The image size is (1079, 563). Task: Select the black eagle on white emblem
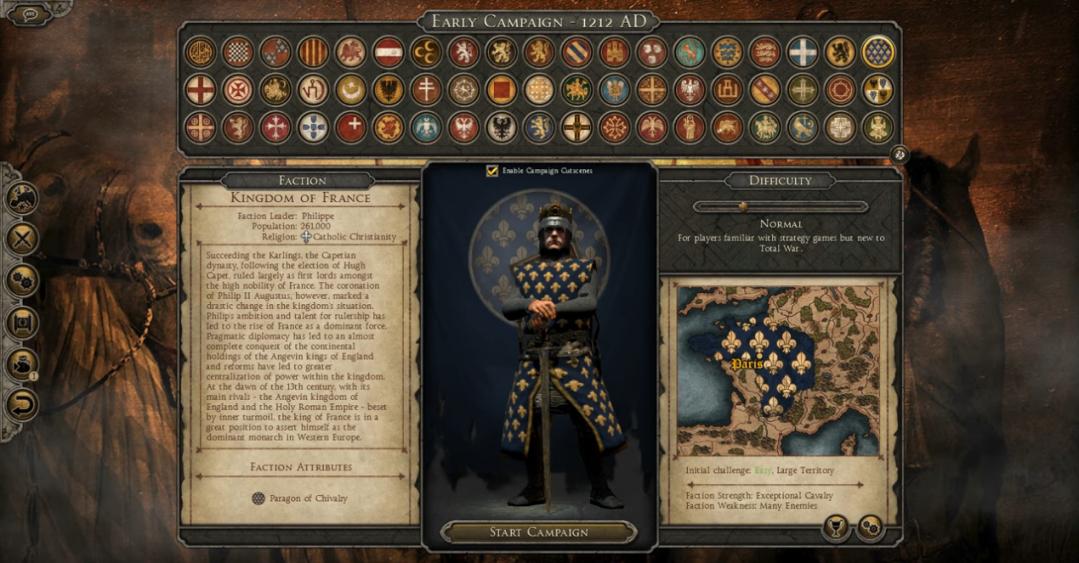coord(501,127)
